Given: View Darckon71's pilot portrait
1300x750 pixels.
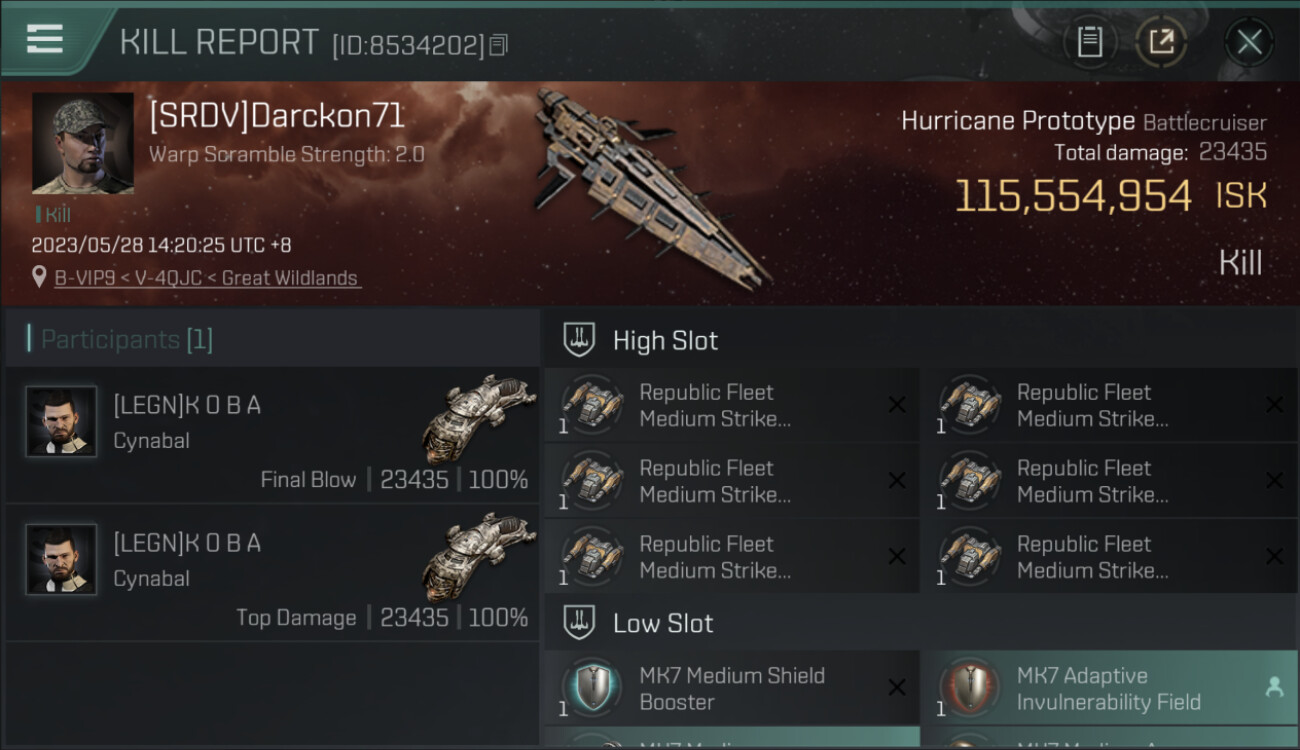Looking at the screenshot, I should [x=83, y=143].
